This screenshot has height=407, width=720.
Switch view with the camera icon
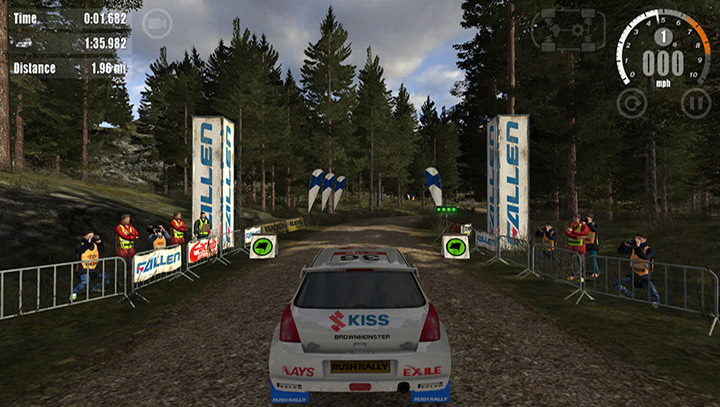point(157,23)
